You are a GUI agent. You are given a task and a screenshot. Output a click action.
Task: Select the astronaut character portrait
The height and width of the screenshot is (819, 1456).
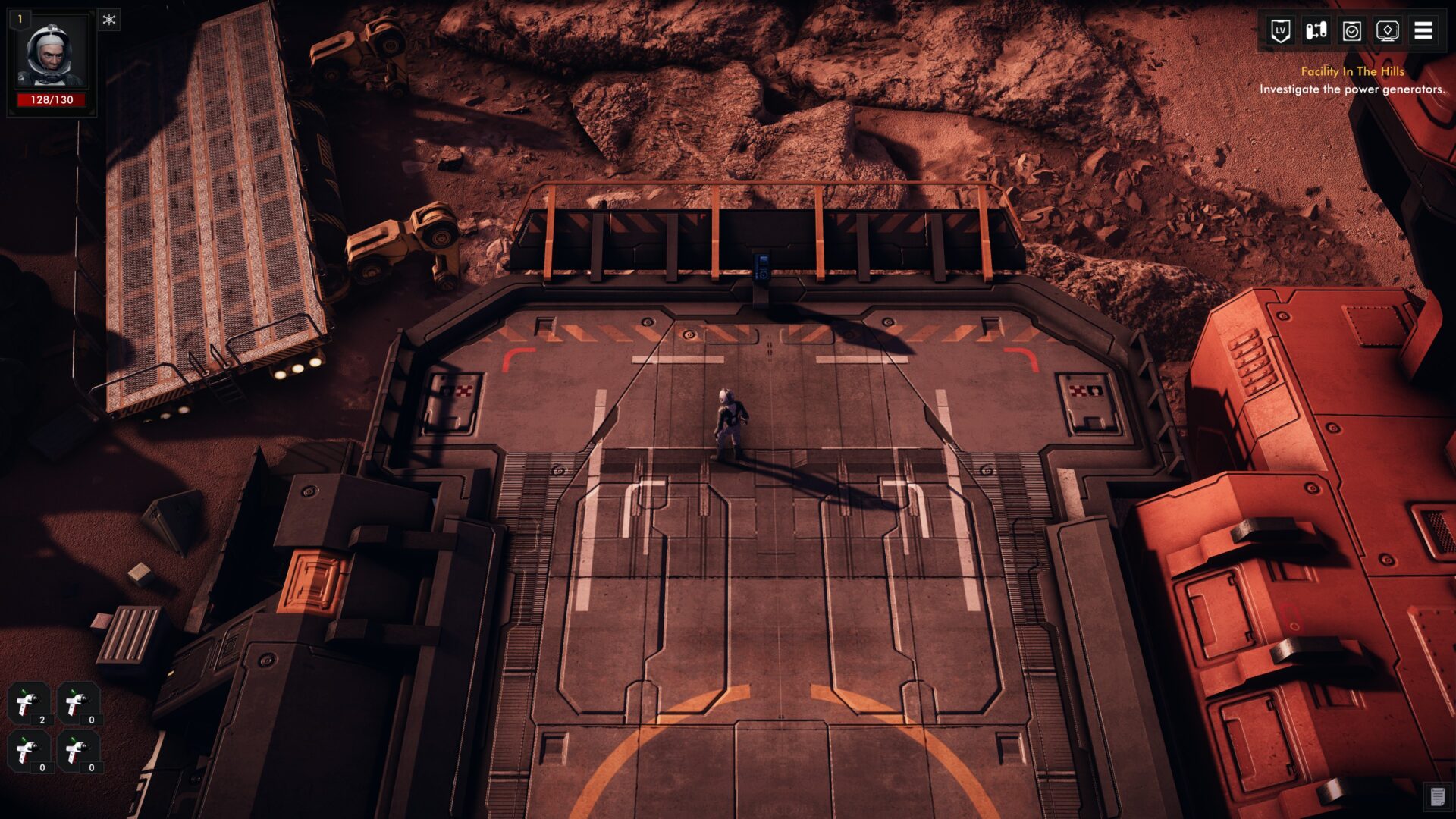[x=52, y=58]
